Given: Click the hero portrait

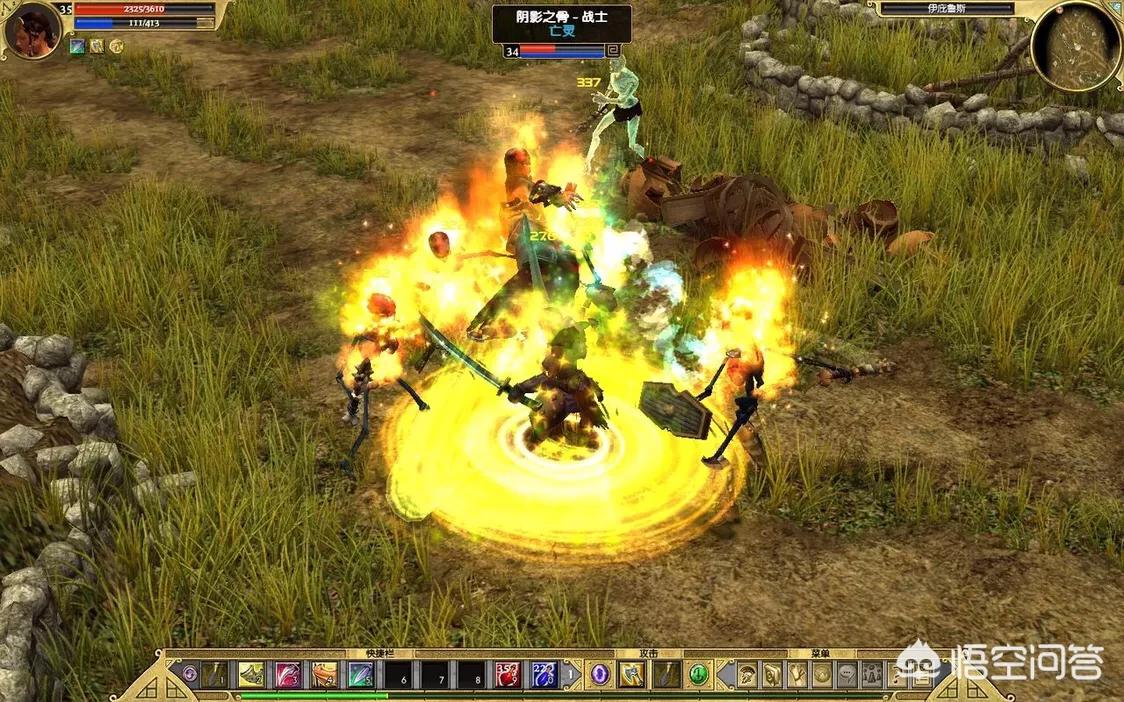Looking at the screenshot, I should [32, 30].
